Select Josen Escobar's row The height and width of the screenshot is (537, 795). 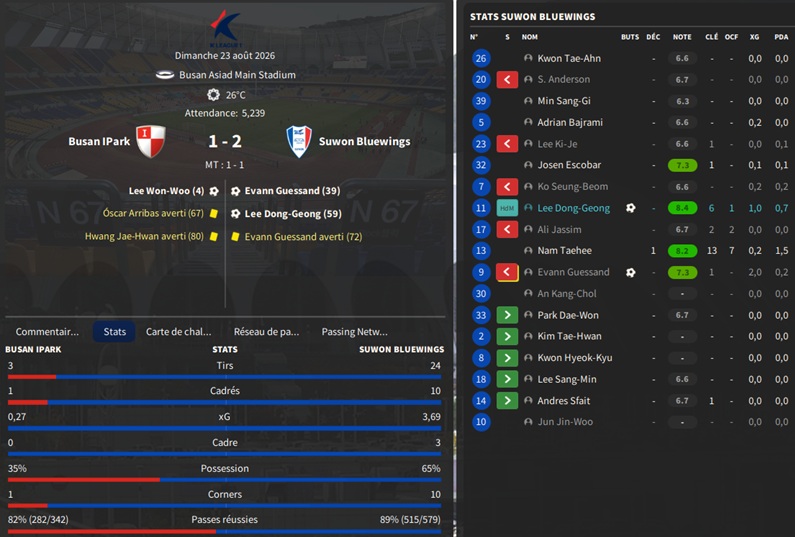click(569, 165)
